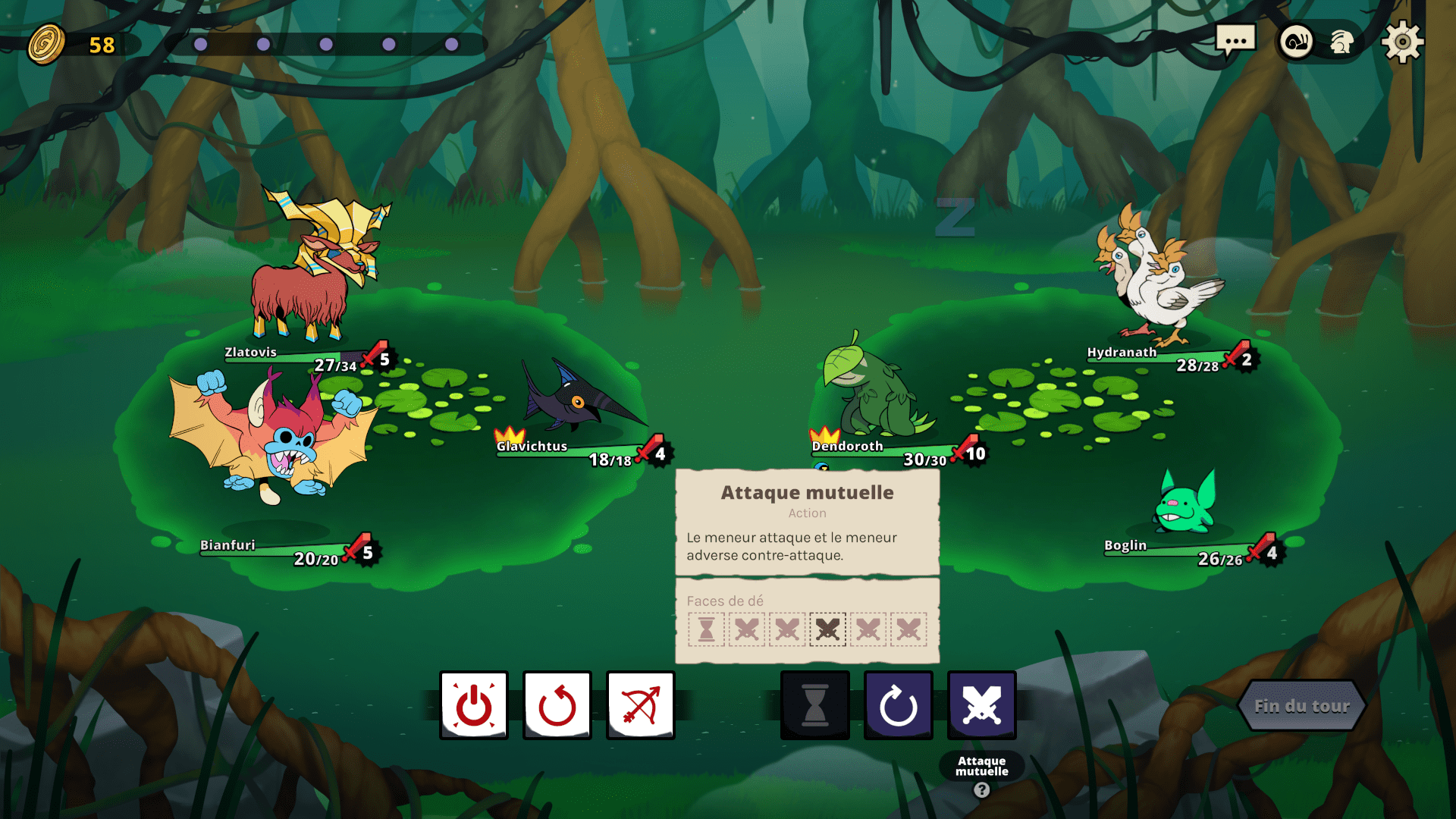
Task: Select the hourglass face in Faces de dé
Action: [x=707, y=629]
